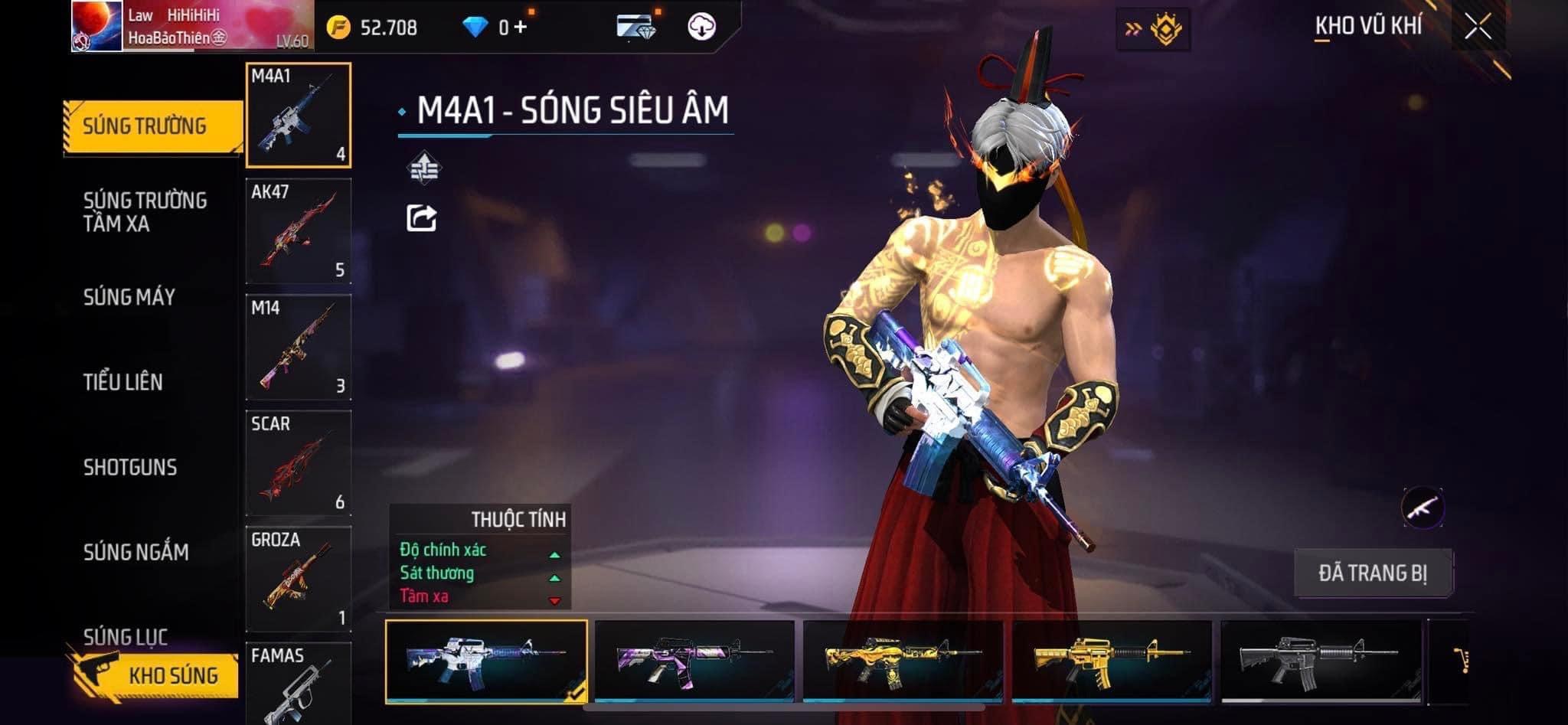This screenshot has width=1568, height=725.
Task: Add diamonds with the plus button
Action: (521, 28)
